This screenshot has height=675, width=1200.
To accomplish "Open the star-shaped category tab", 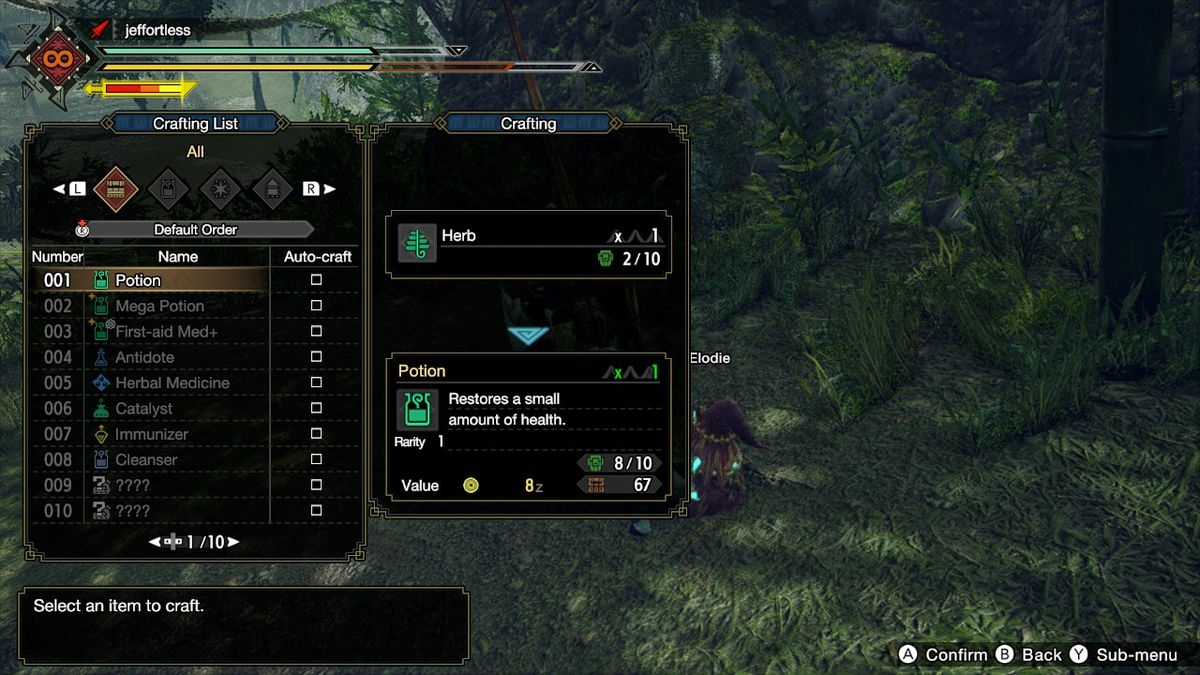I will click(218, 187).
